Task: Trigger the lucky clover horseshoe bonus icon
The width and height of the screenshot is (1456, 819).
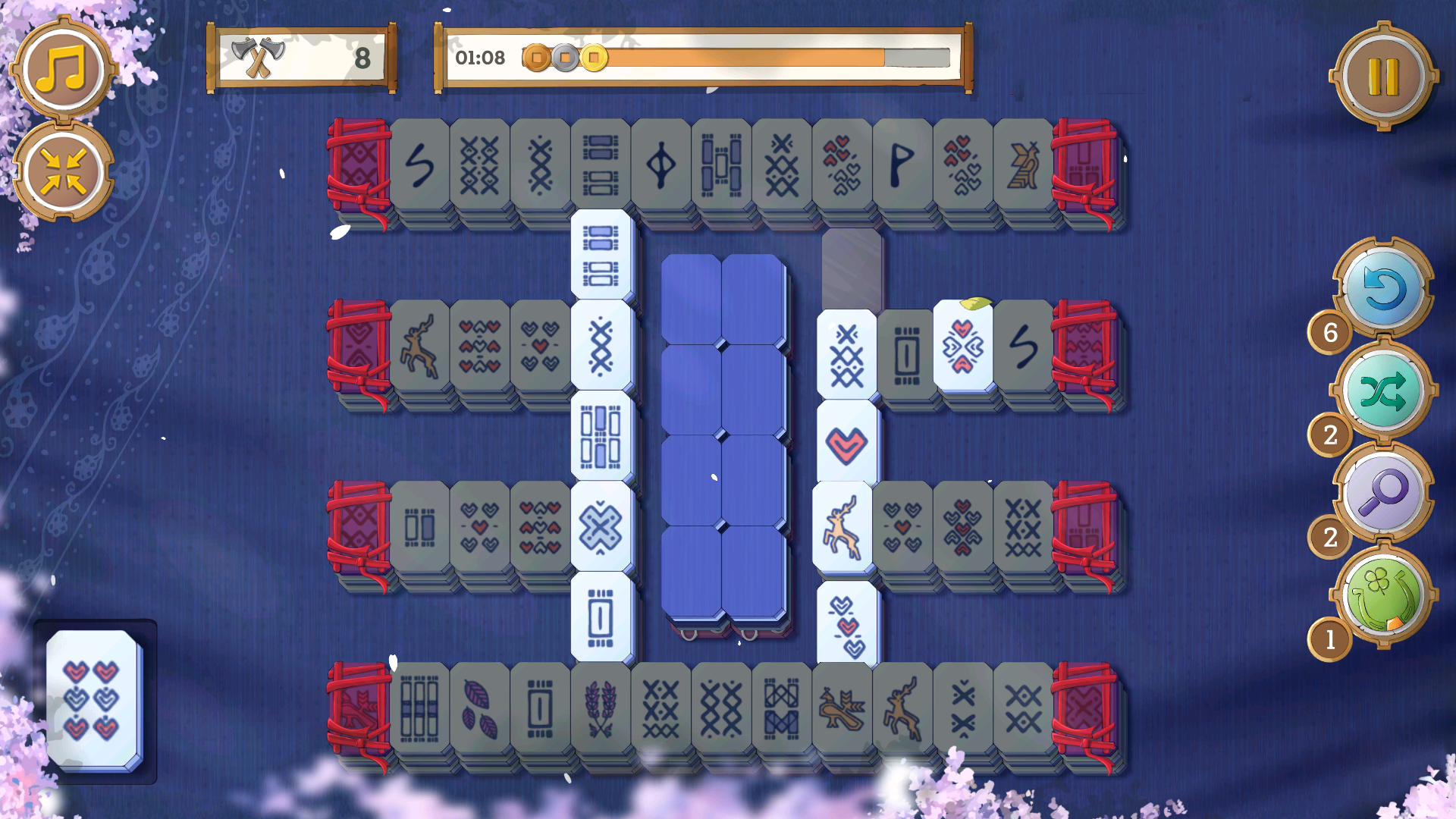Action: [x=1382, y=595]
